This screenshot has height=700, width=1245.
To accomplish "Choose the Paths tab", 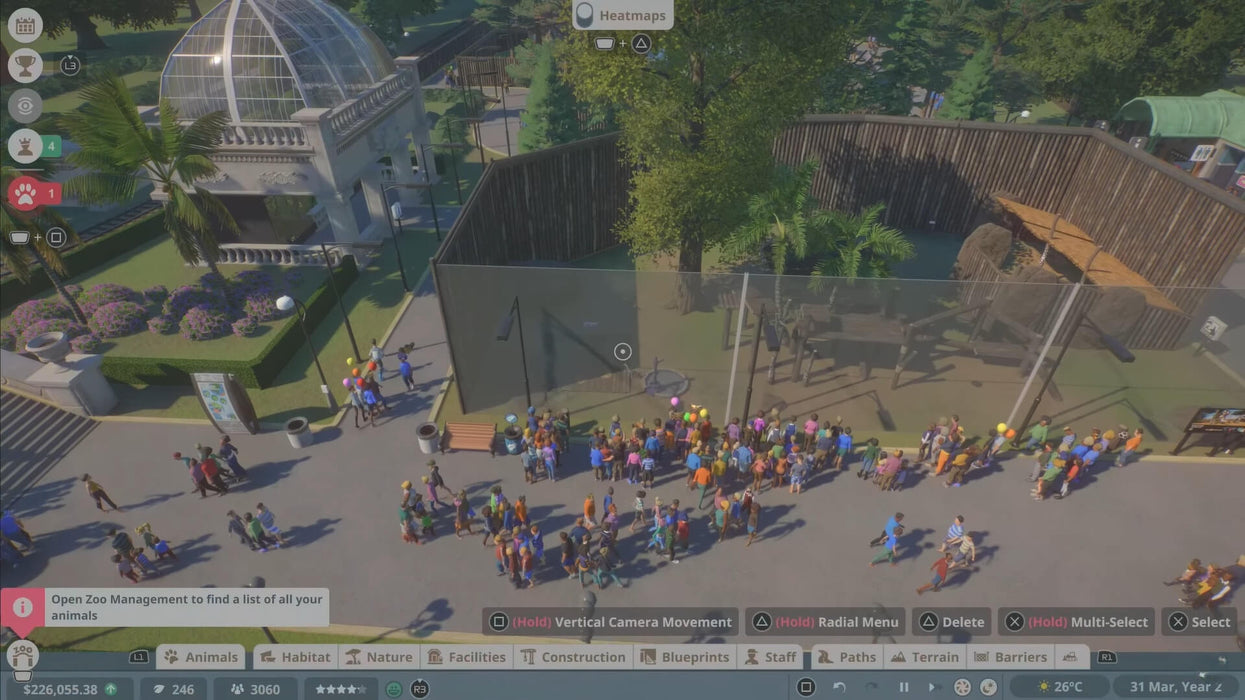I will (x=847, y=657).
